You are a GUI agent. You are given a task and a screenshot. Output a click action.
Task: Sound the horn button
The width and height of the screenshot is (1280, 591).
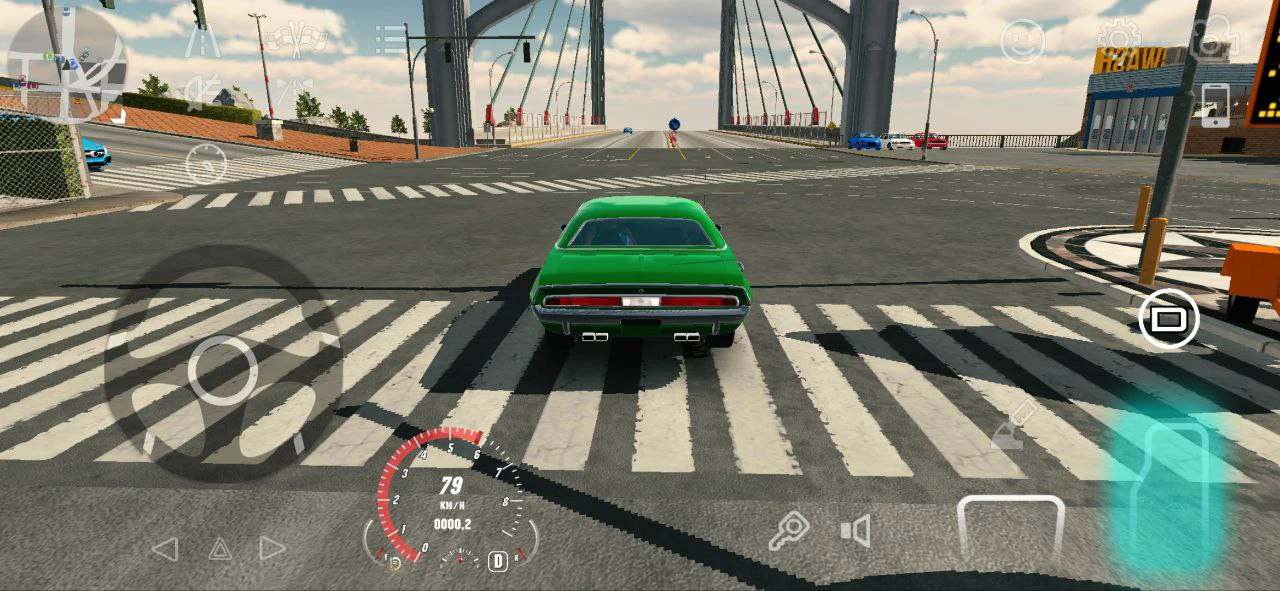[856, 530]
